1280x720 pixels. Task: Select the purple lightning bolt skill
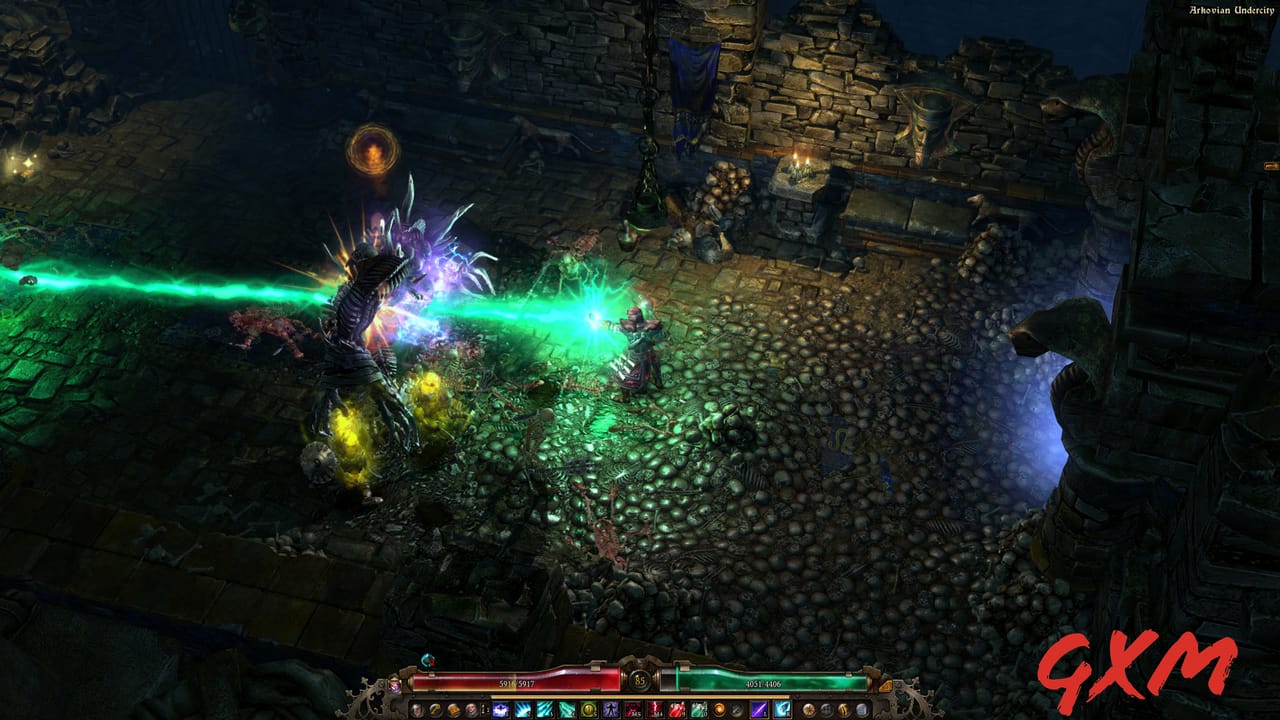coord(759,710)
